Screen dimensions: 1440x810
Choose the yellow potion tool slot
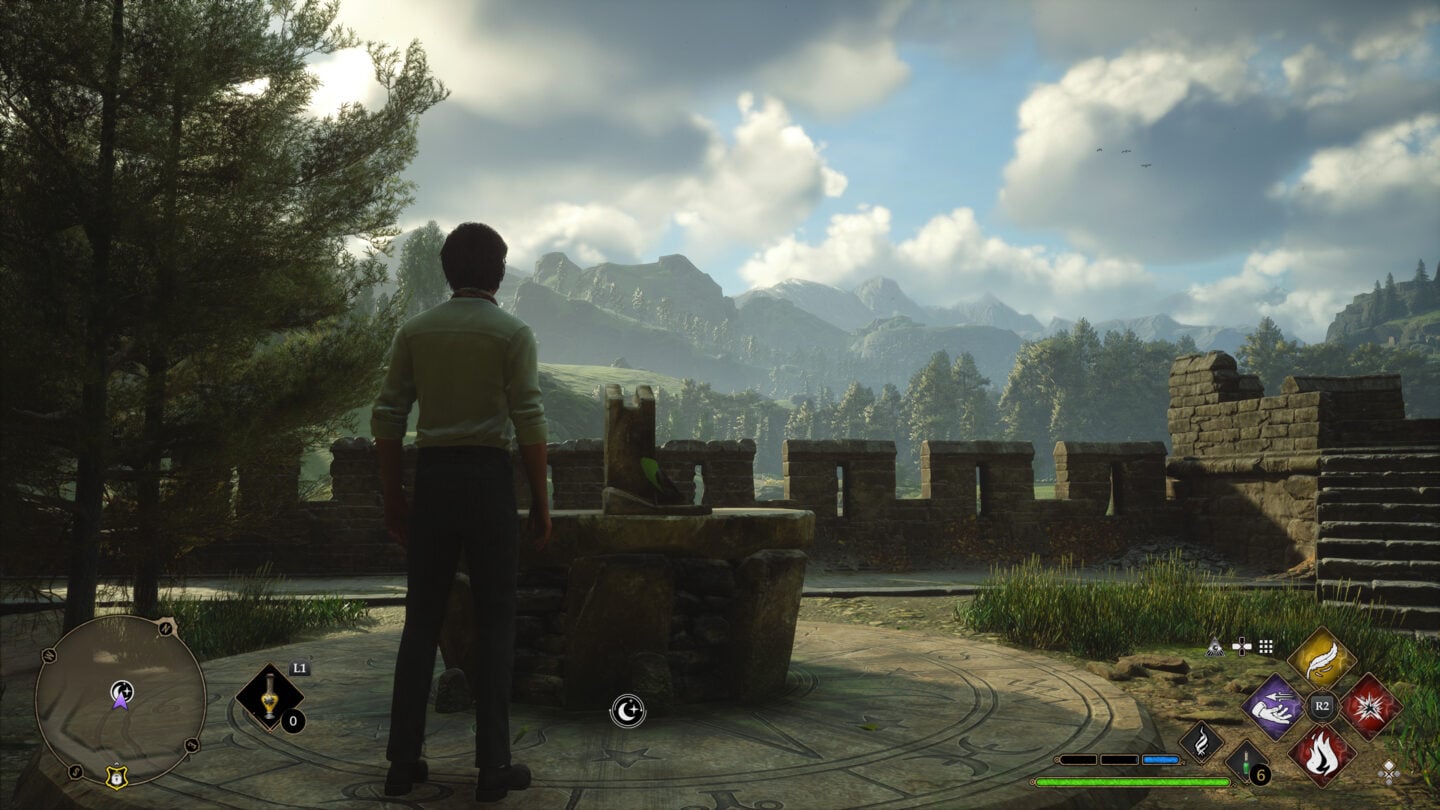pyautogui.click(x=269, y=697)
